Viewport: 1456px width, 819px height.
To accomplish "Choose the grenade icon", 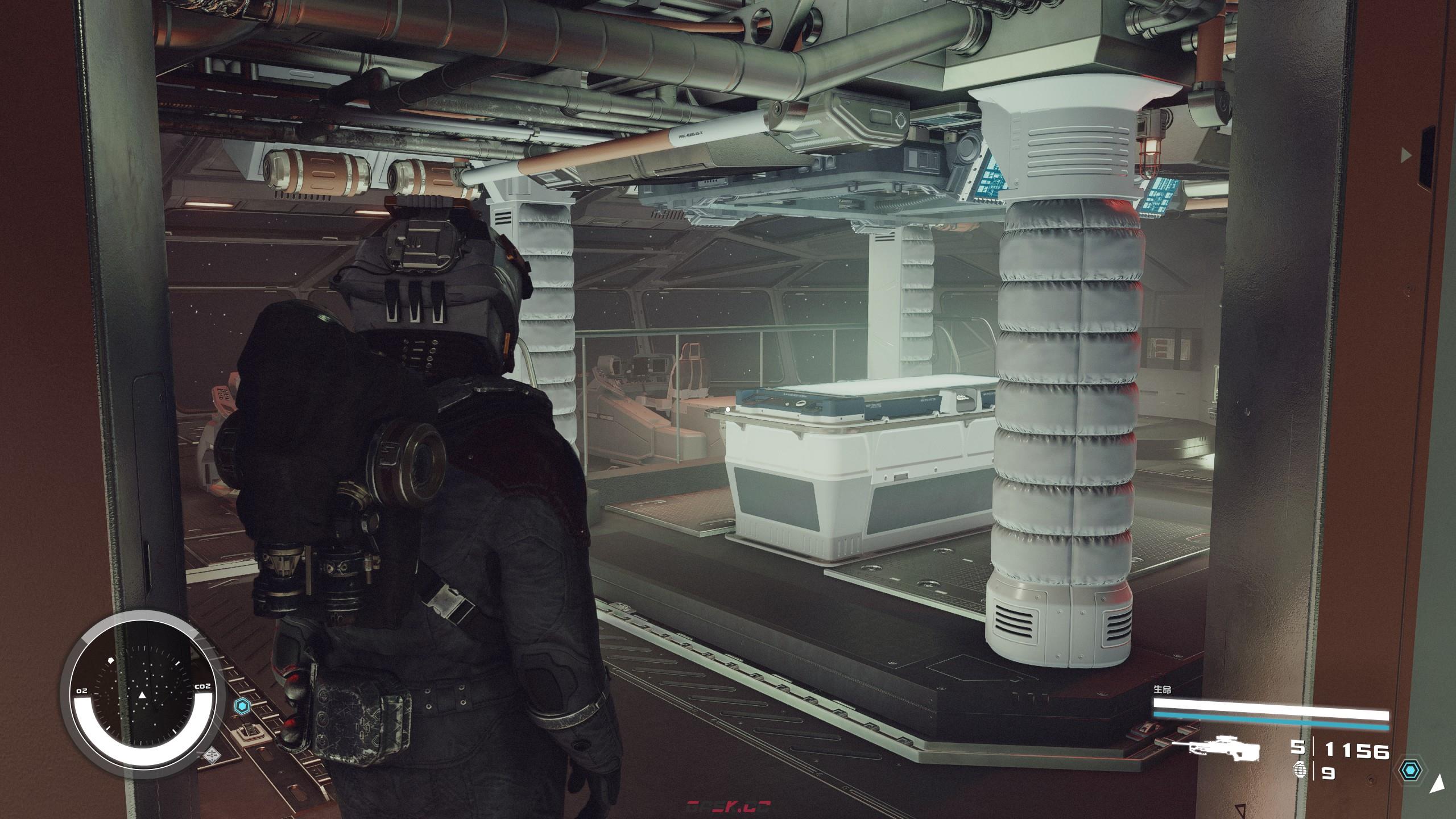I will [1299, 771].
